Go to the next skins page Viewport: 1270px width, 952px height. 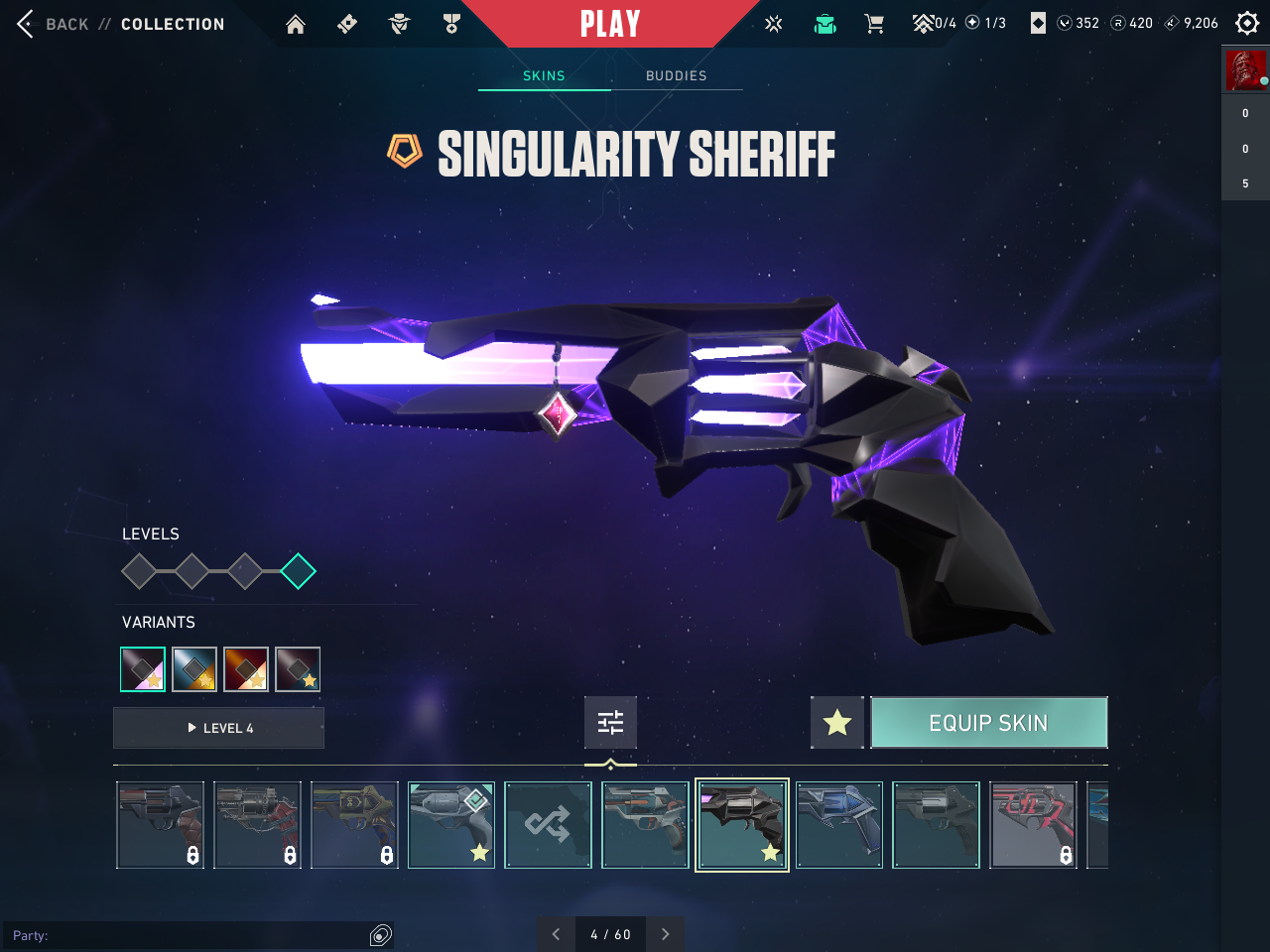click(665, 934)
